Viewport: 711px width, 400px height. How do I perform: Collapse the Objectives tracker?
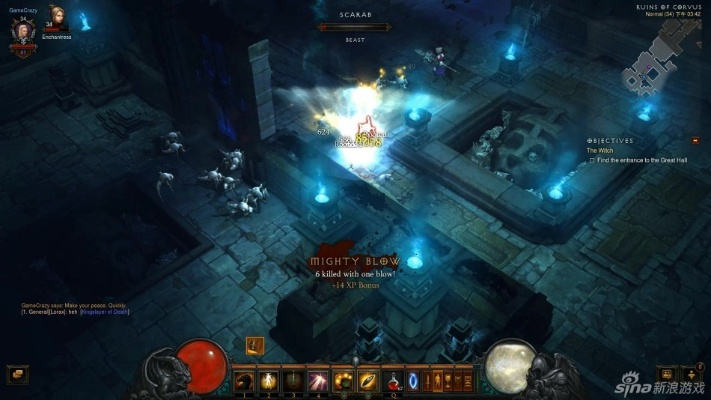tap(695, 141)
